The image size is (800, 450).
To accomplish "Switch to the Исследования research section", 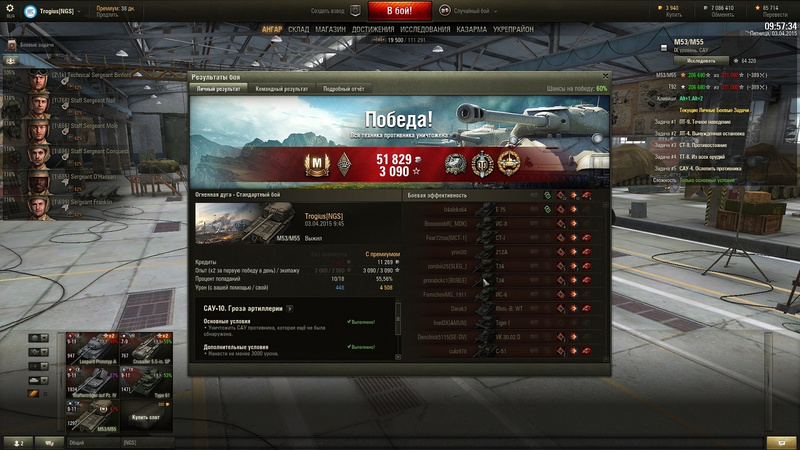I will point(425,30).
